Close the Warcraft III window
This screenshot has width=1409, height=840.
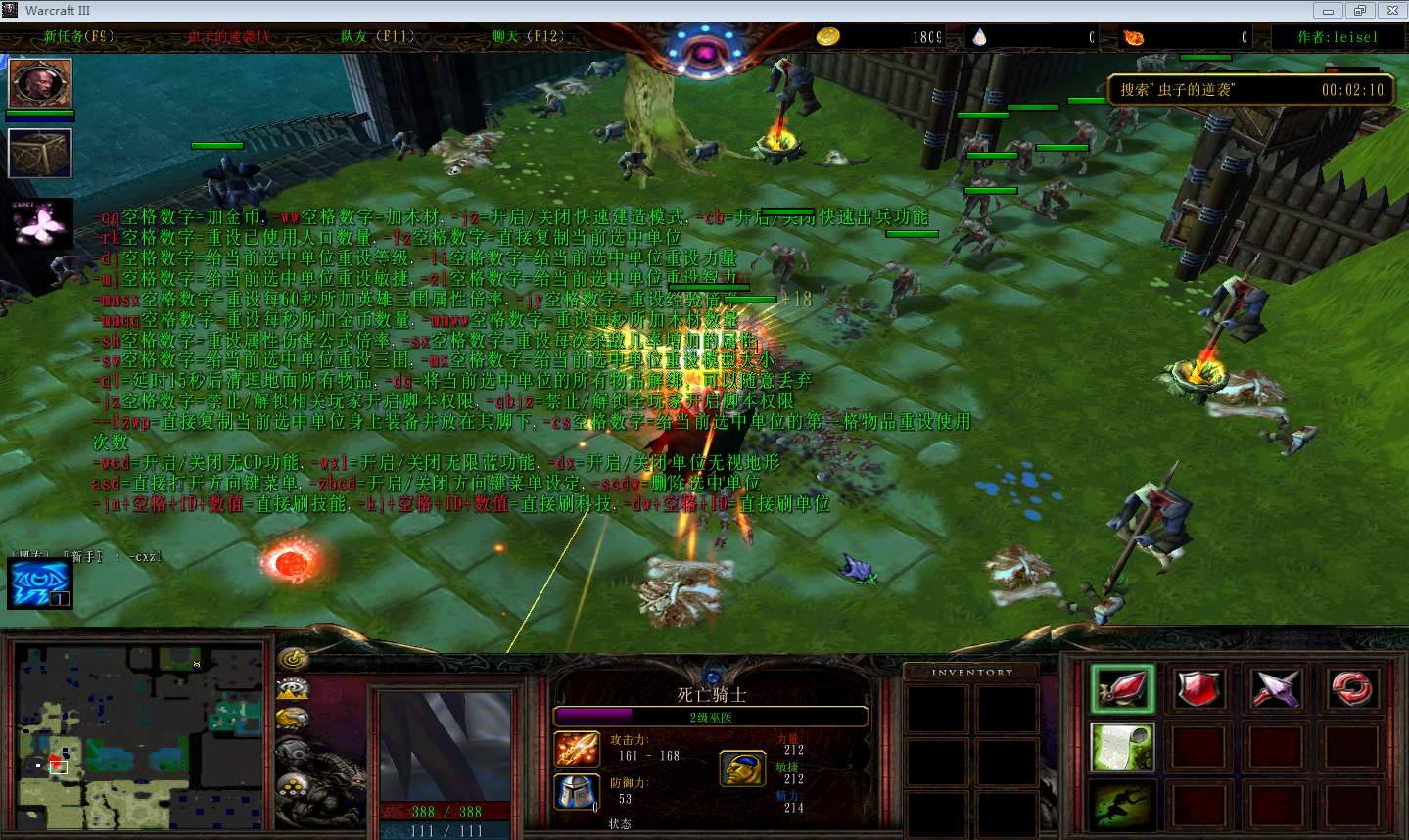1391,11
